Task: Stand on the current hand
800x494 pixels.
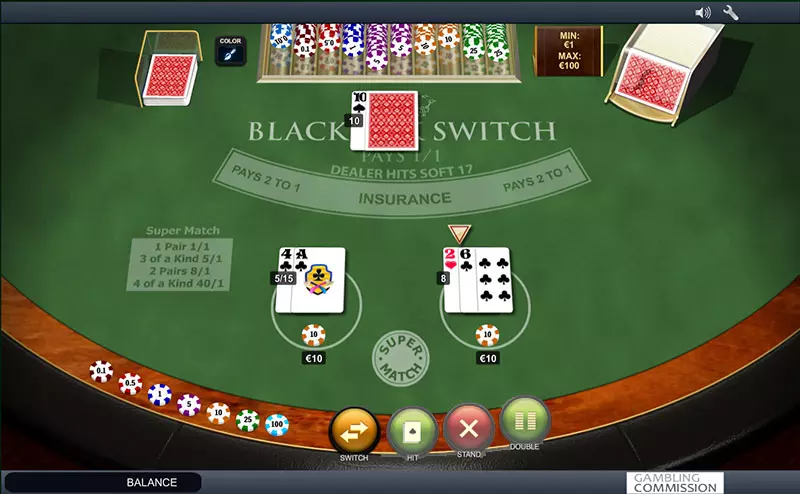Action: 468,430
